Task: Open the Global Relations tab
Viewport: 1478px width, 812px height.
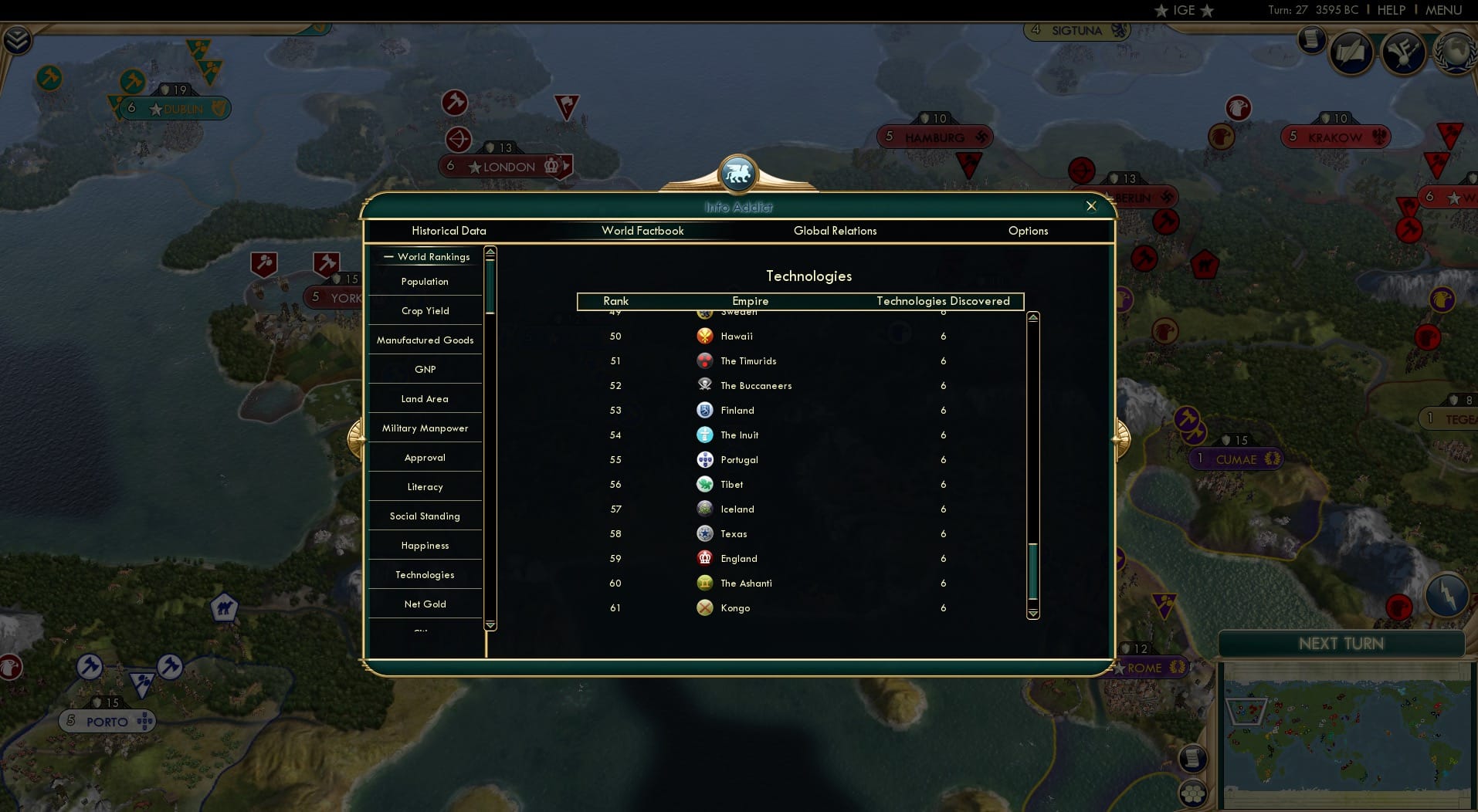Action: coord(835,231)
